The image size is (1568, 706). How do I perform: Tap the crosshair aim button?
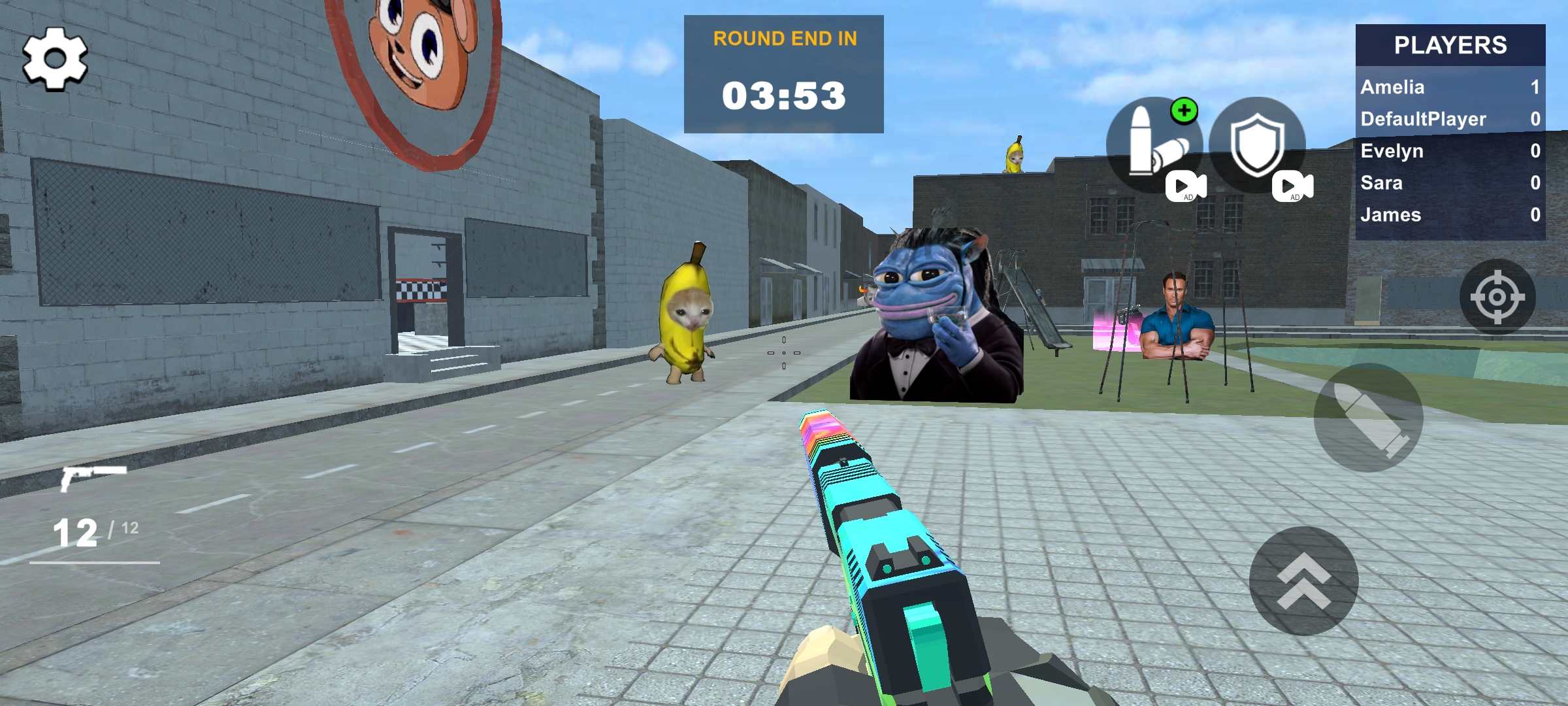(1497, 297)
